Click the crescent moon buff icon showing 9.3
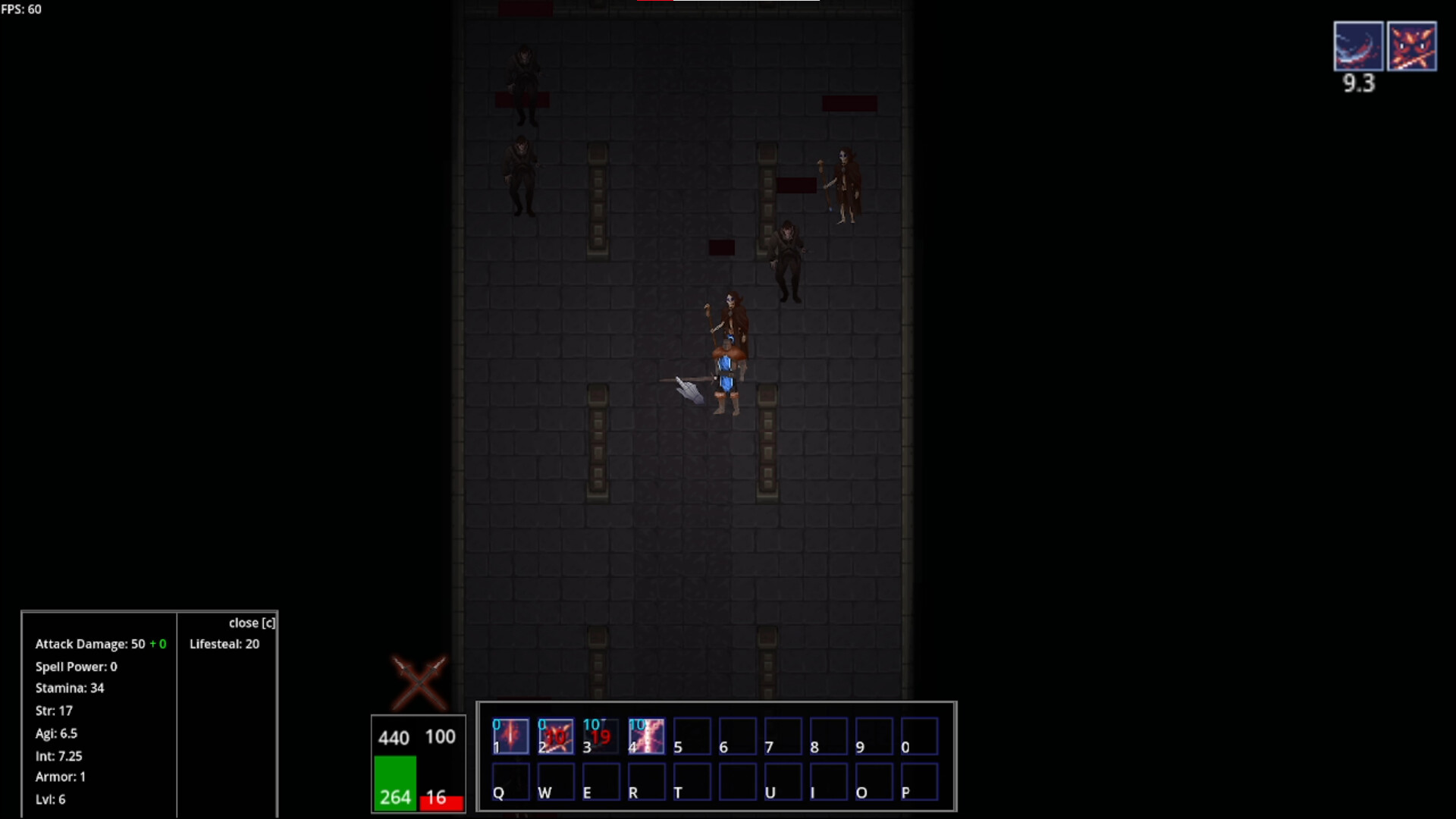This screenshot has width=1456, height=819. pos(1357,45)
